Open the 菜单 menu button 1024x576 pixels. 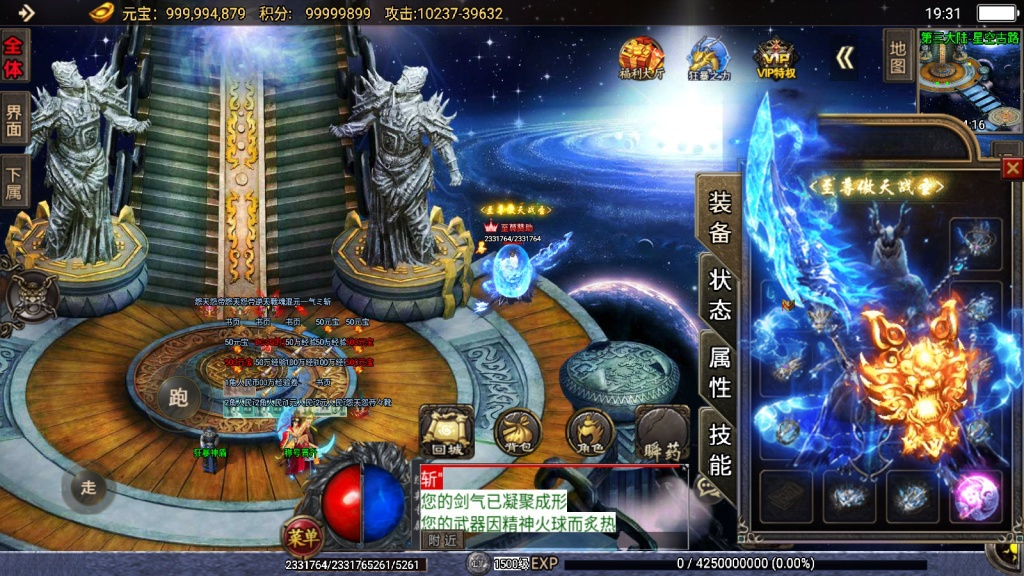tap(301, 536)
